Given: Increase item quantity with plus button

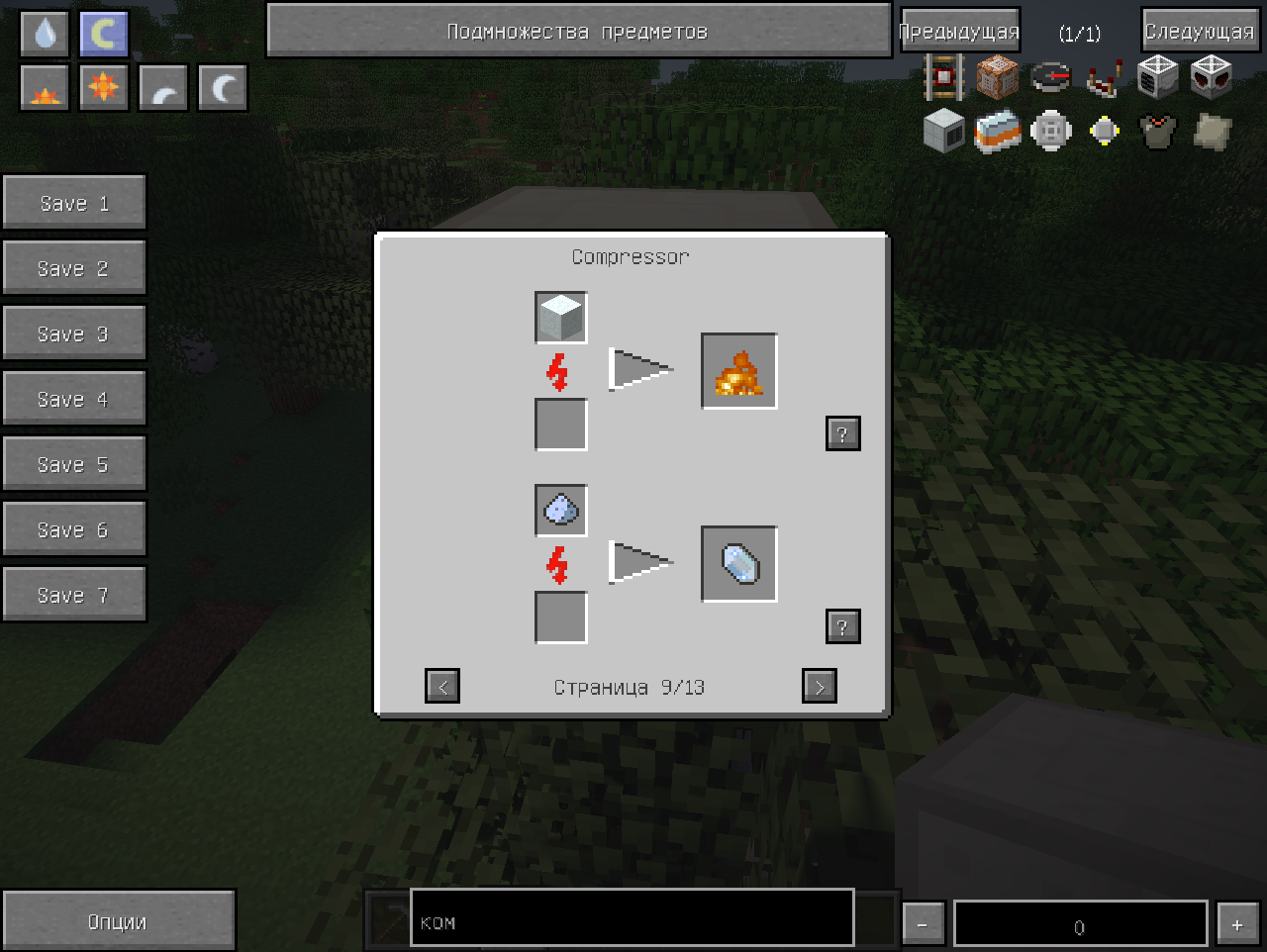Looking at the screenshot, I should pos(1237,924).
